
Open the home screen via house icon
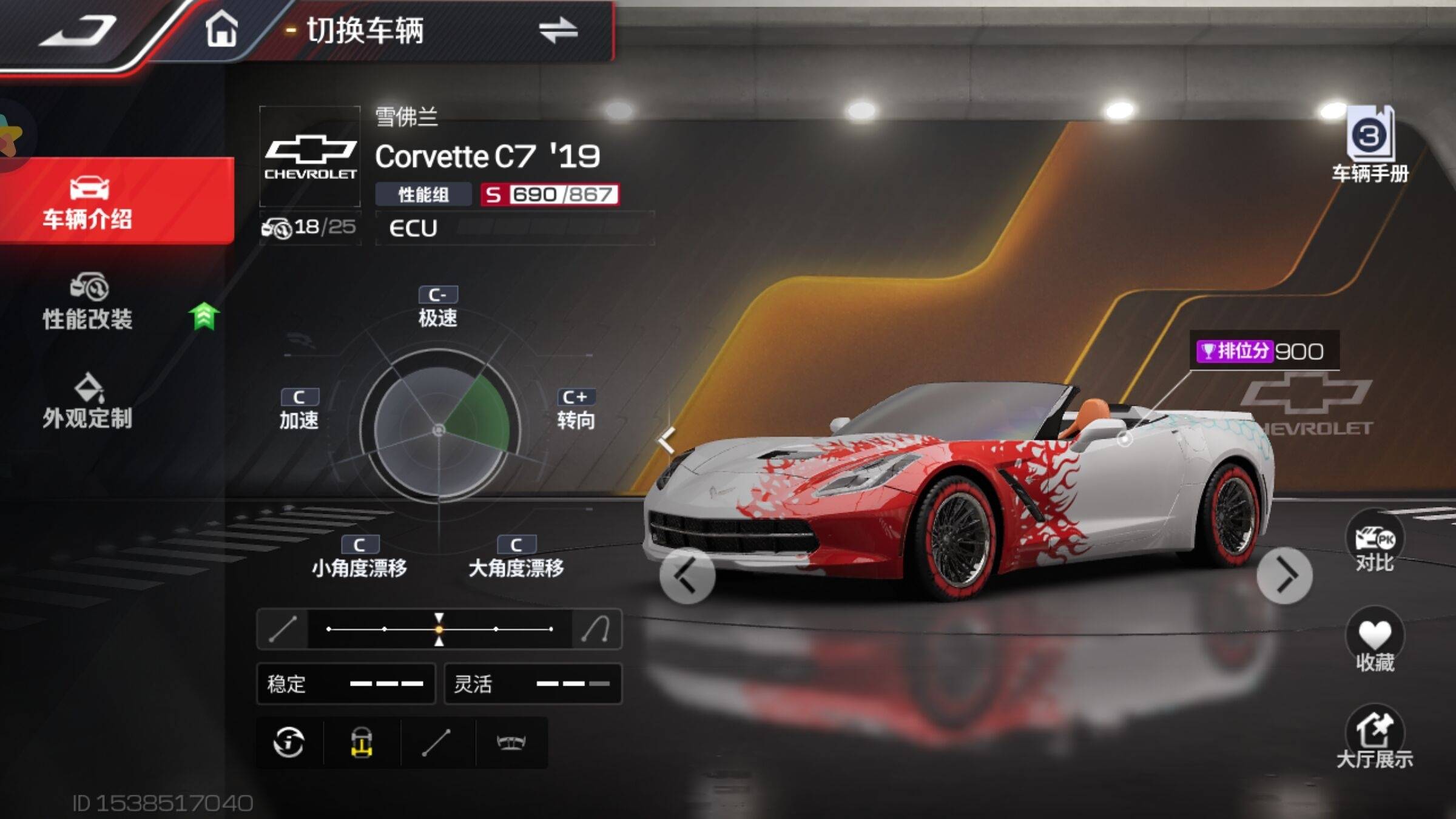click(x=221, y=29)
